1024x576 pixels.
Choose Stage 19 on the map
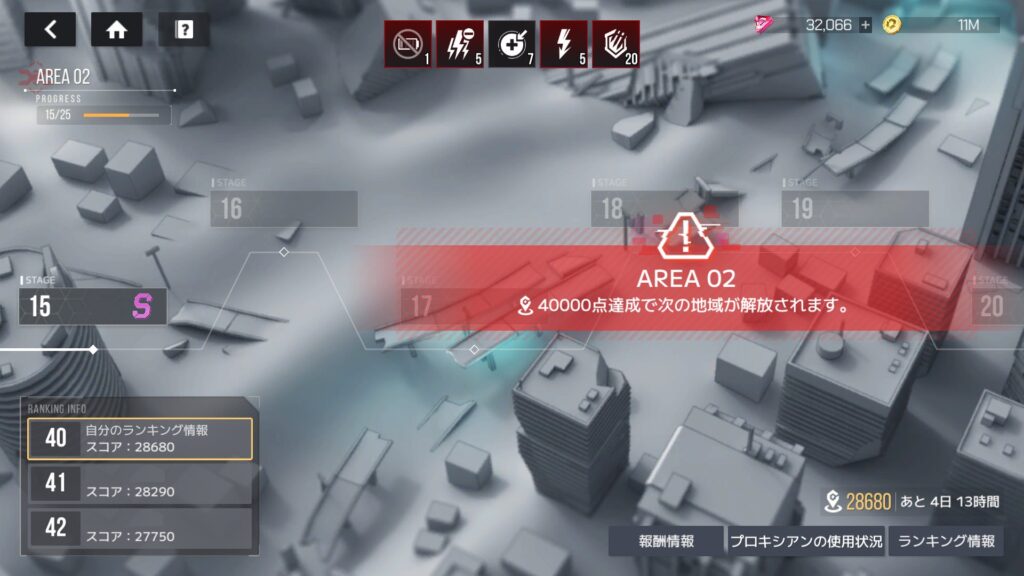(855, 208)
